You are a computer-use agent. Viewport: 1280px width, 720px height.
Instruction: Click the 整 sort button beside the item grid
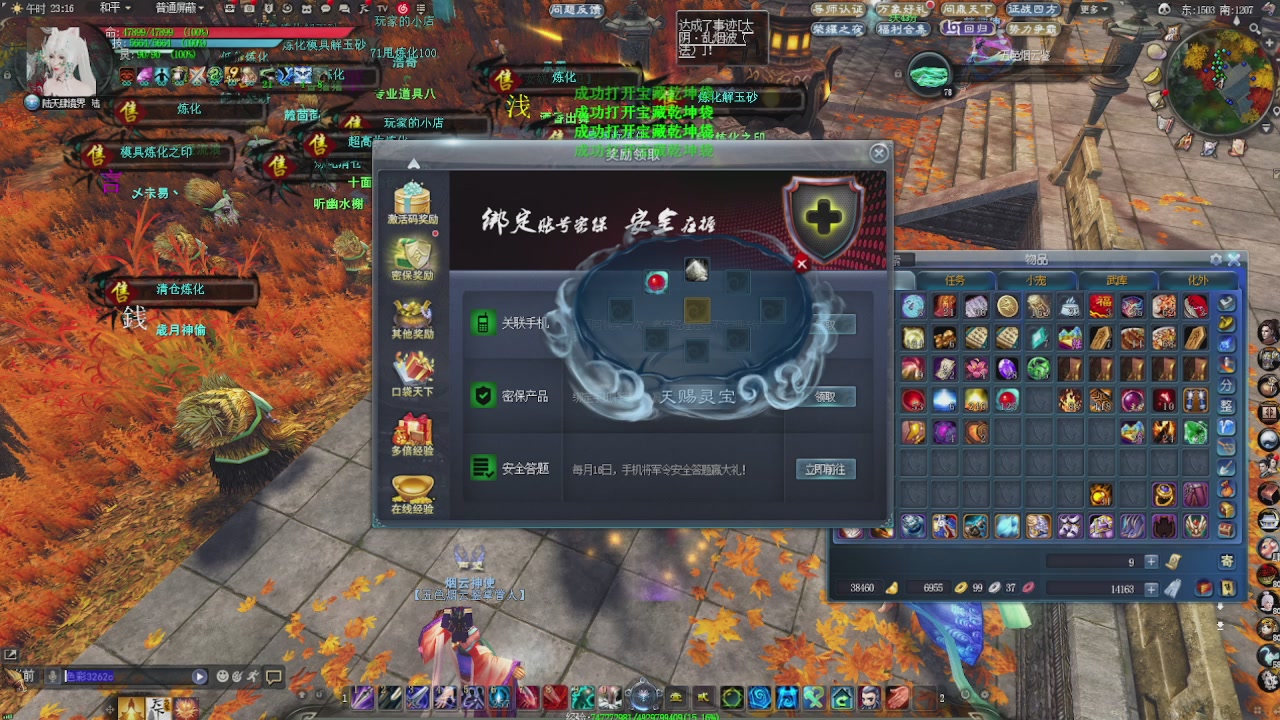pyautogui.click(x=1229, y=405)
